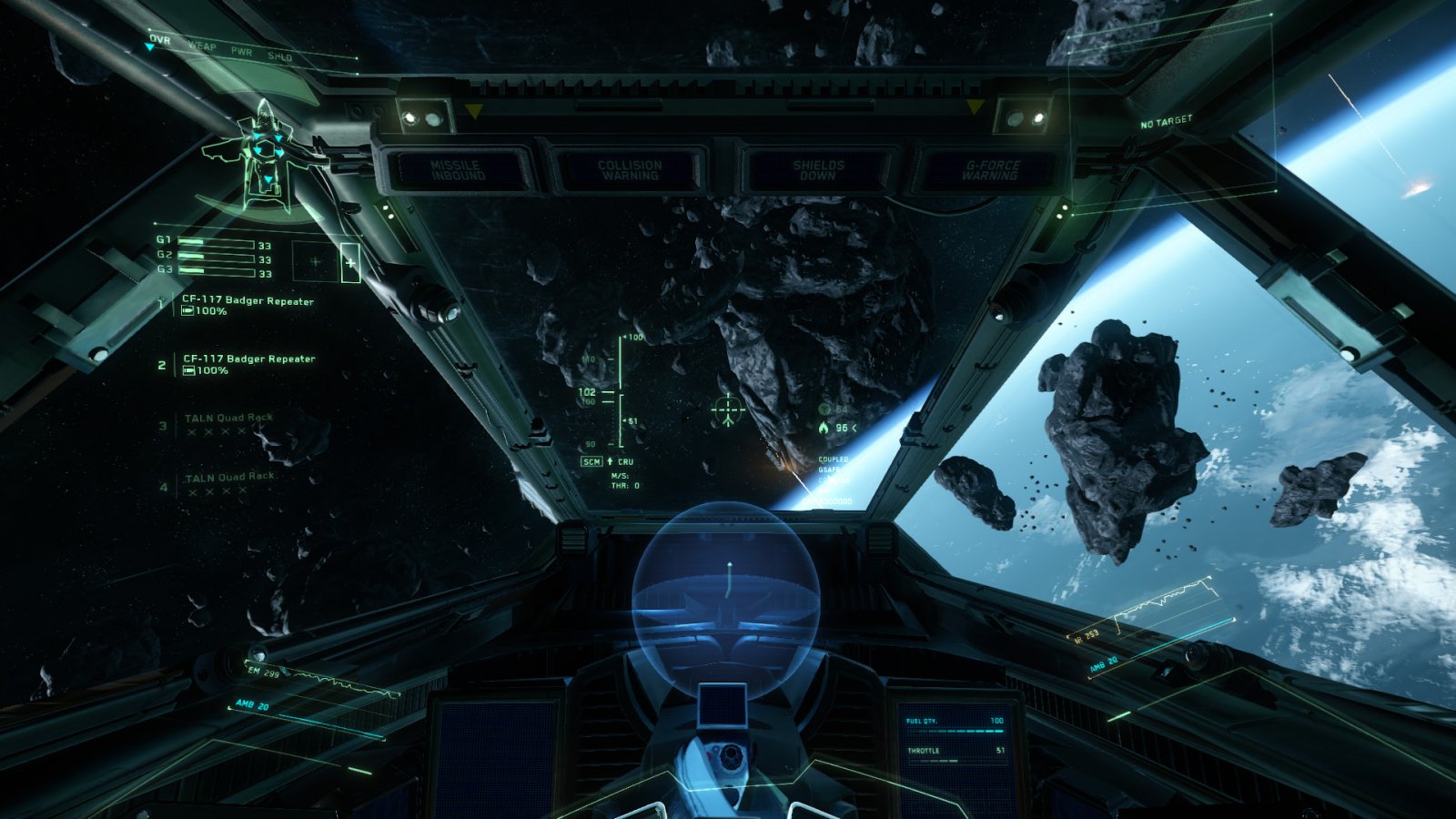Select weapon 2 CF-117 Badger Repeater
The width and height of the screenshot is (1456, 819).
[248, 359]
